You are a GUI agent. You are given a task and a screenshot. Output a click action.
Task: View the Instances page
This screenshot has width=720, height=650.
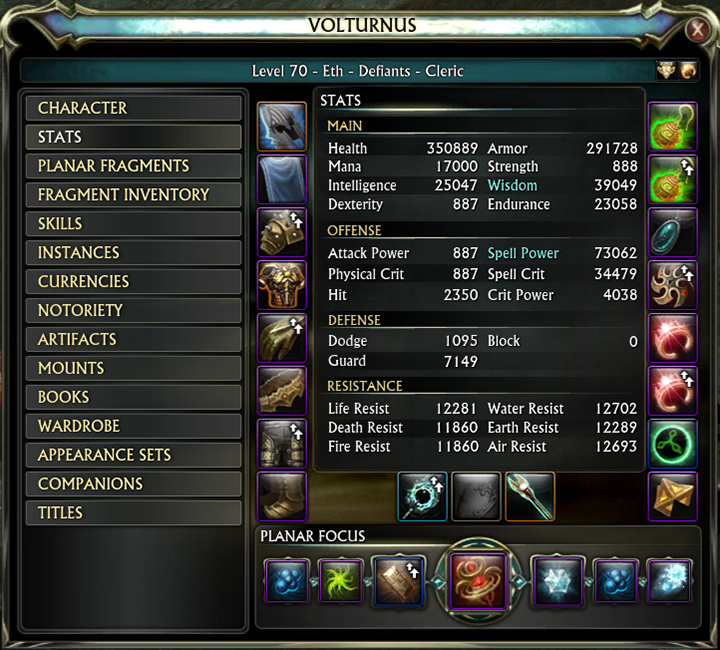pos(133,253)
